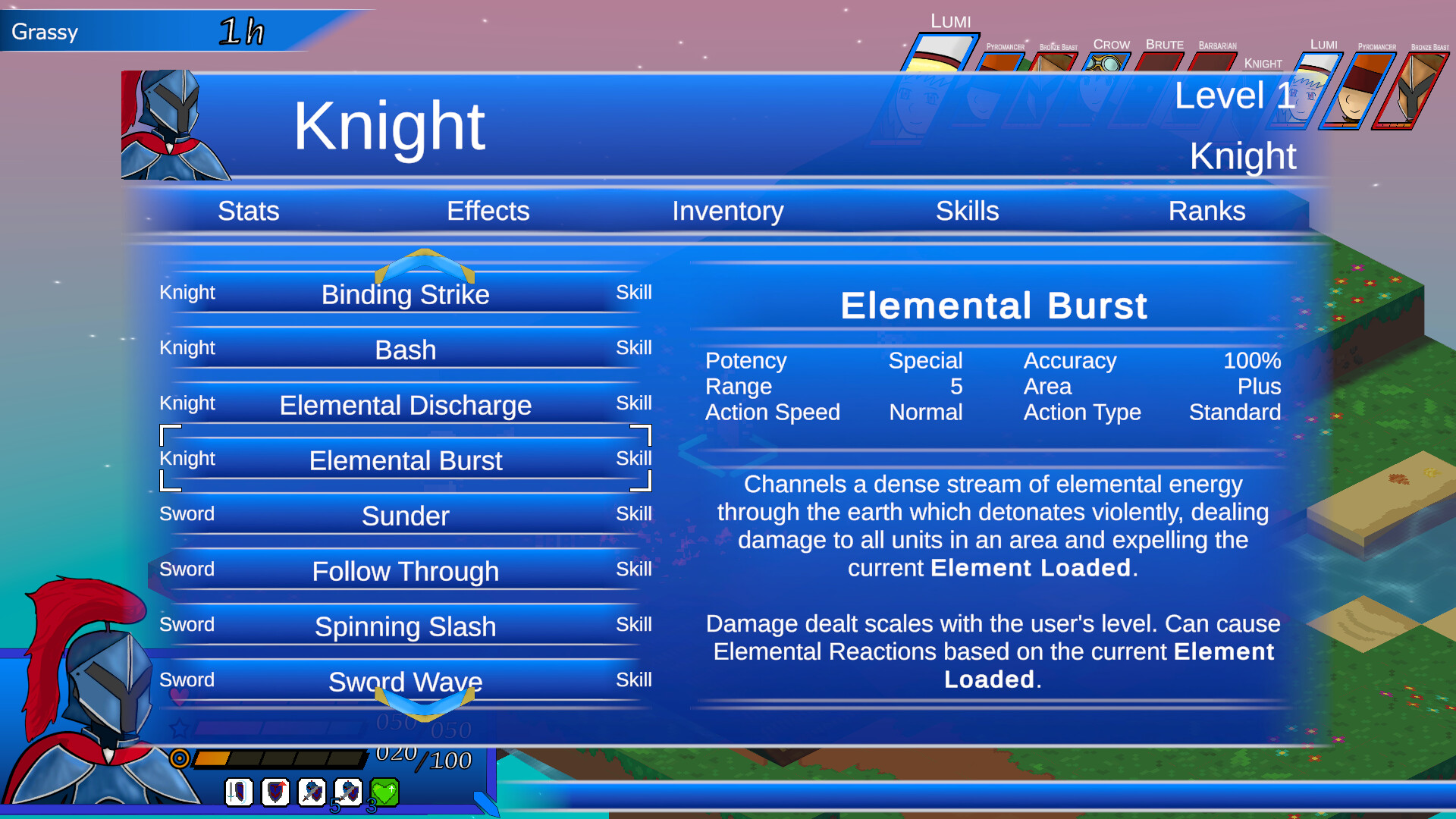Select the Binding Strike skill entry
Screen dimensions: 1456x819
406,294
